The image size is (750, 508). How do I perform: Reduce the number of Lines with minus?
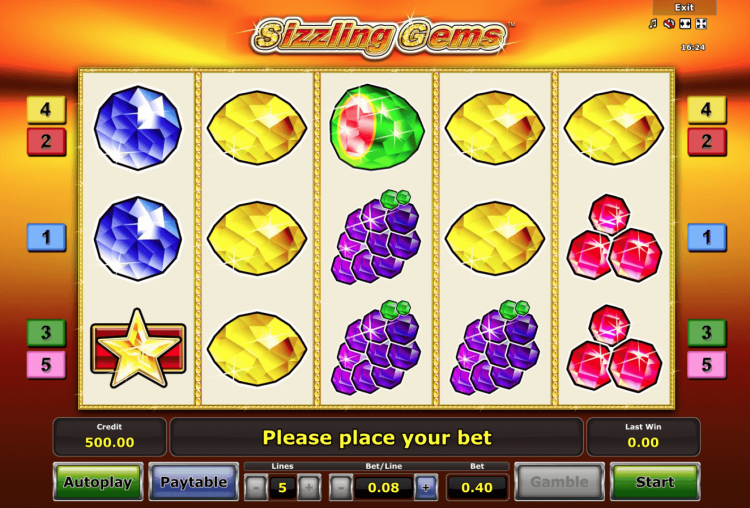(255, 488)
